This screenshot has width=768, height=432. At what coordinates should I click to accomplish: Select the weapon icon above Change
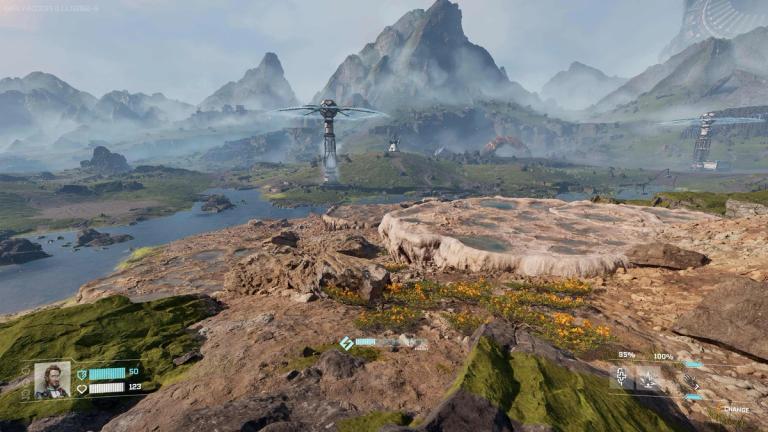[x=690, y=381]
